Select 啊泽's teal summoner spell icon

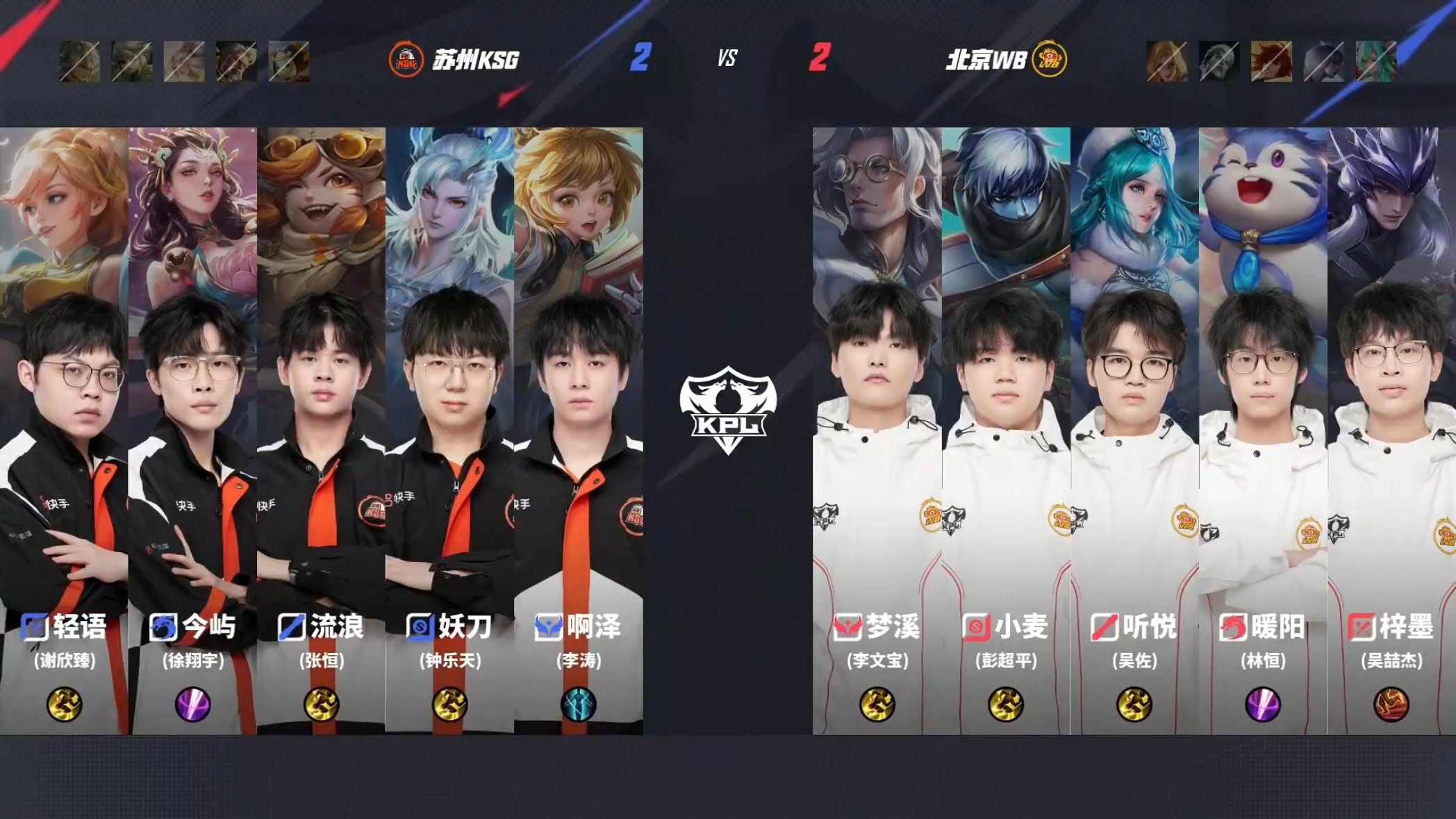pos(579,704)
